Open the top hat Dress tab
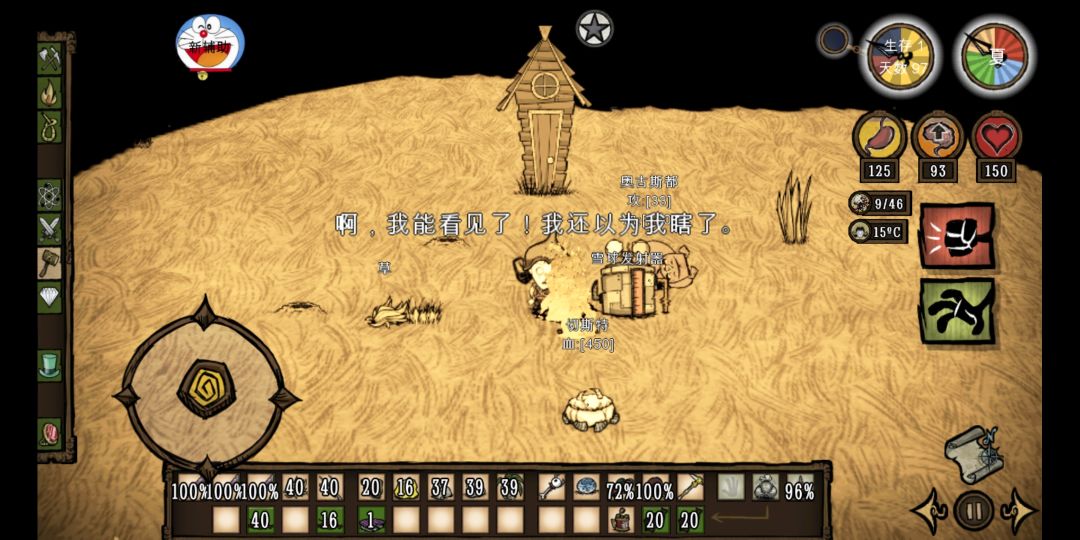The height and width of the screenshot is (540, 1080). point(50,364)
